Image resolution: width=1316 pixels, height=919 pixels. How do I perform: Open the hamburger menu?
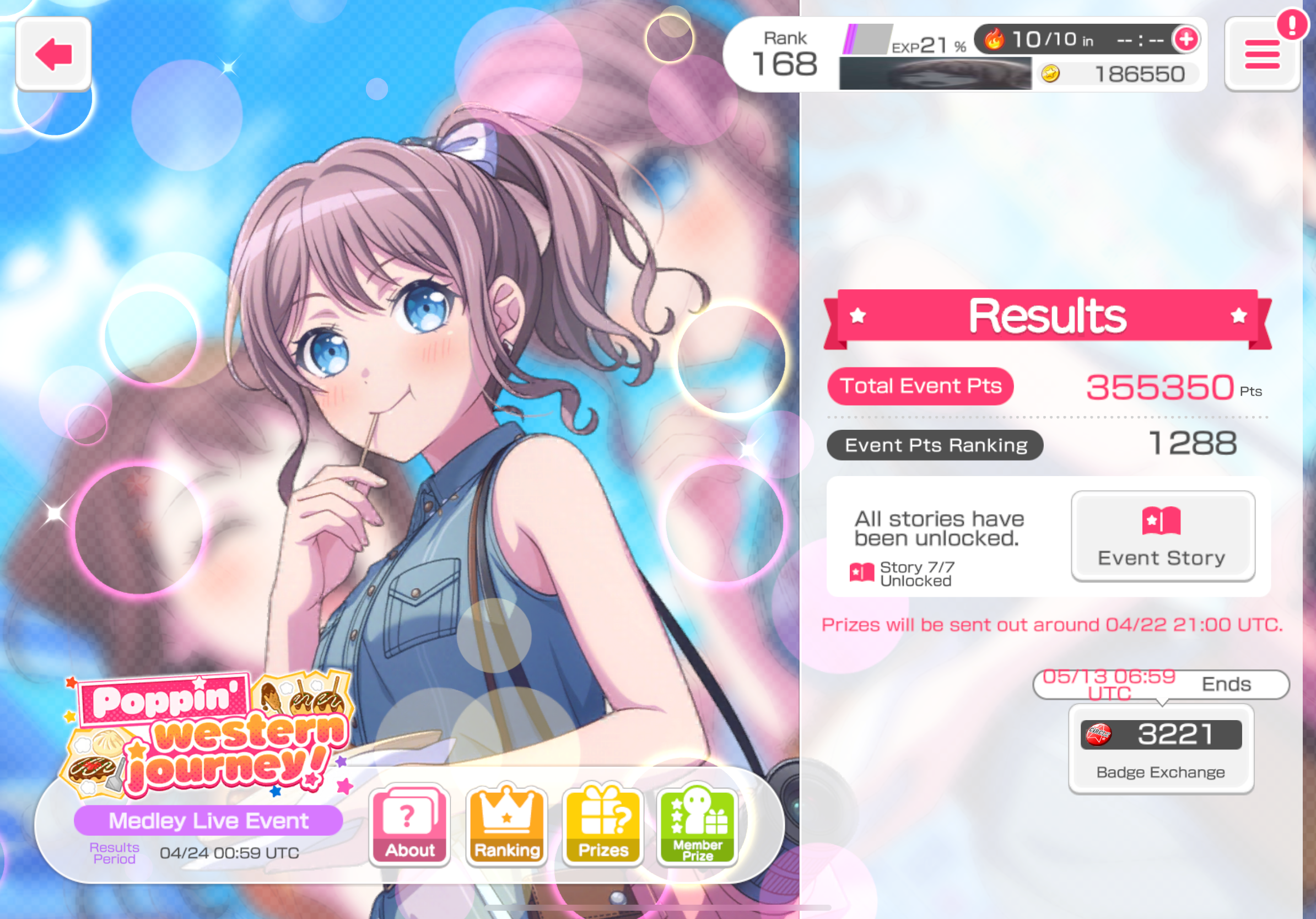[x=1261, y=55]
